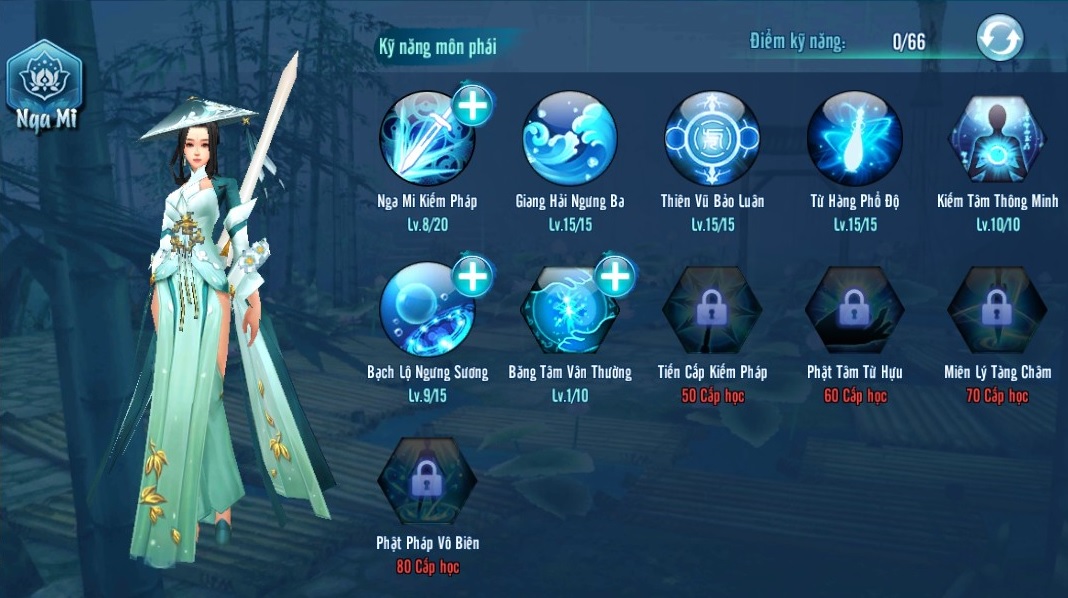Select the Băng Tâm Vân Thường skill

(x=570, y=310)
